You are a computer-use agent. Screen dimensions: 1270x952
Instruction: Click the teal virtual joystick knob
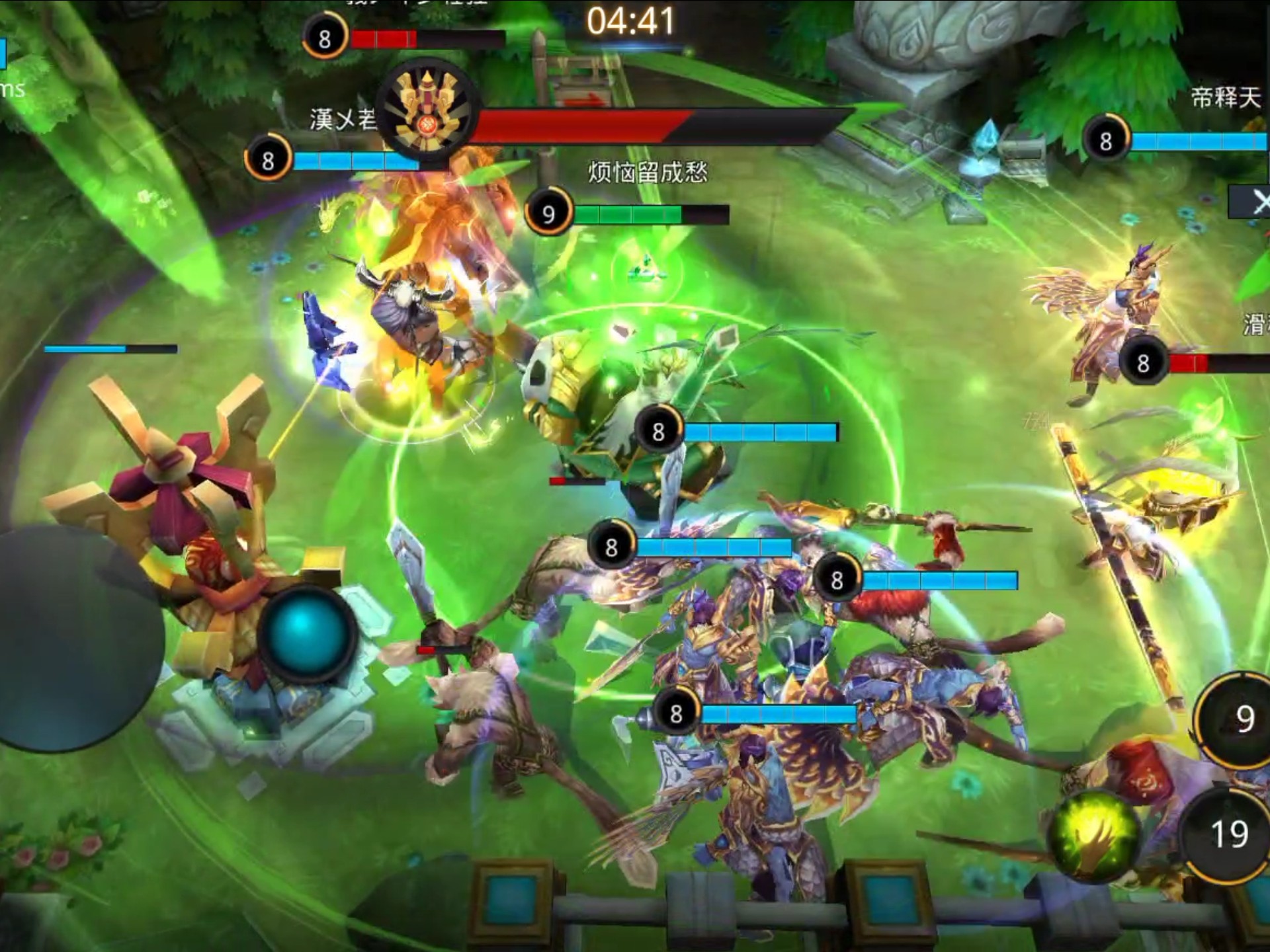click(306, 633)
